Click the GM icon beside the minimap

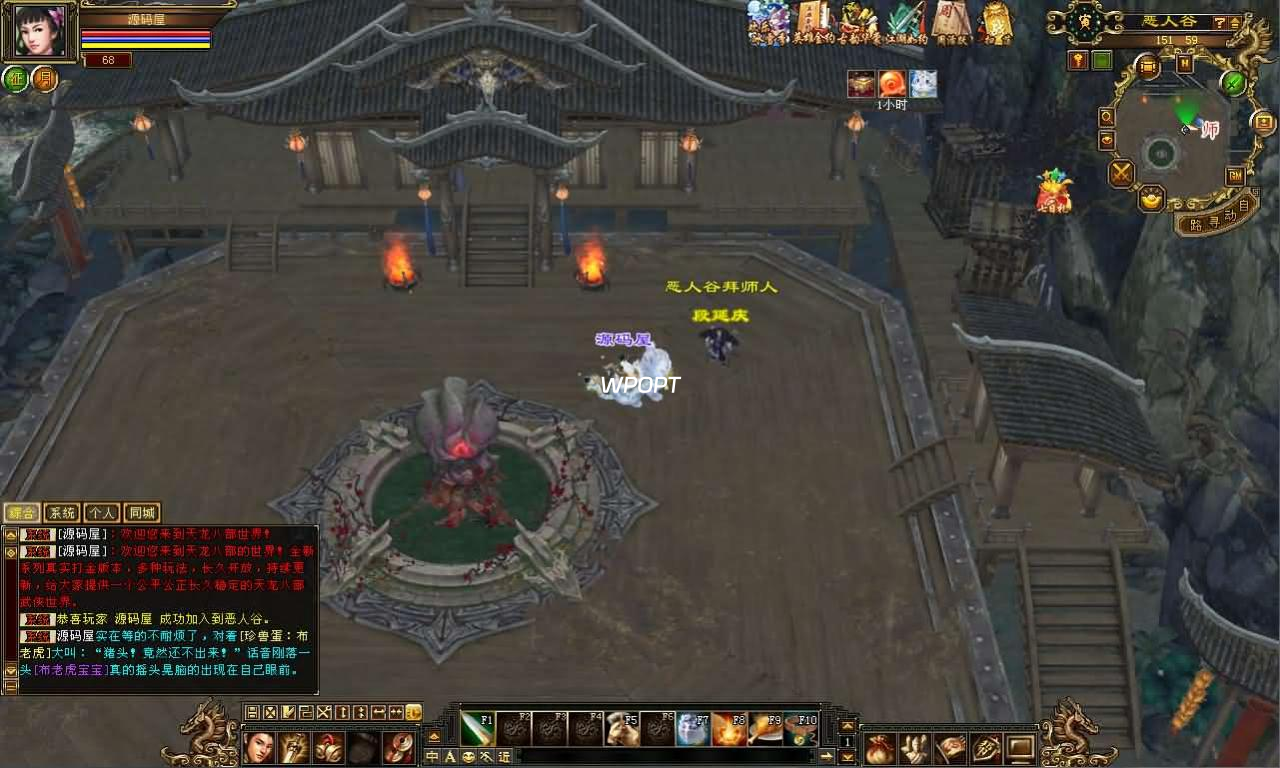tap(1237, 177)
